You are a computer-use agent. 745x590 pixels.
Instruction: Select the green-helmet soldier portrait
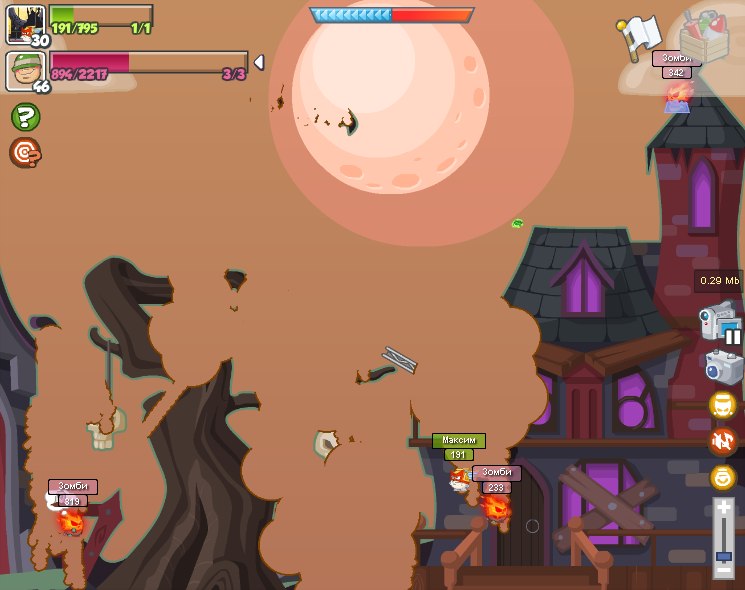[24, 71]
